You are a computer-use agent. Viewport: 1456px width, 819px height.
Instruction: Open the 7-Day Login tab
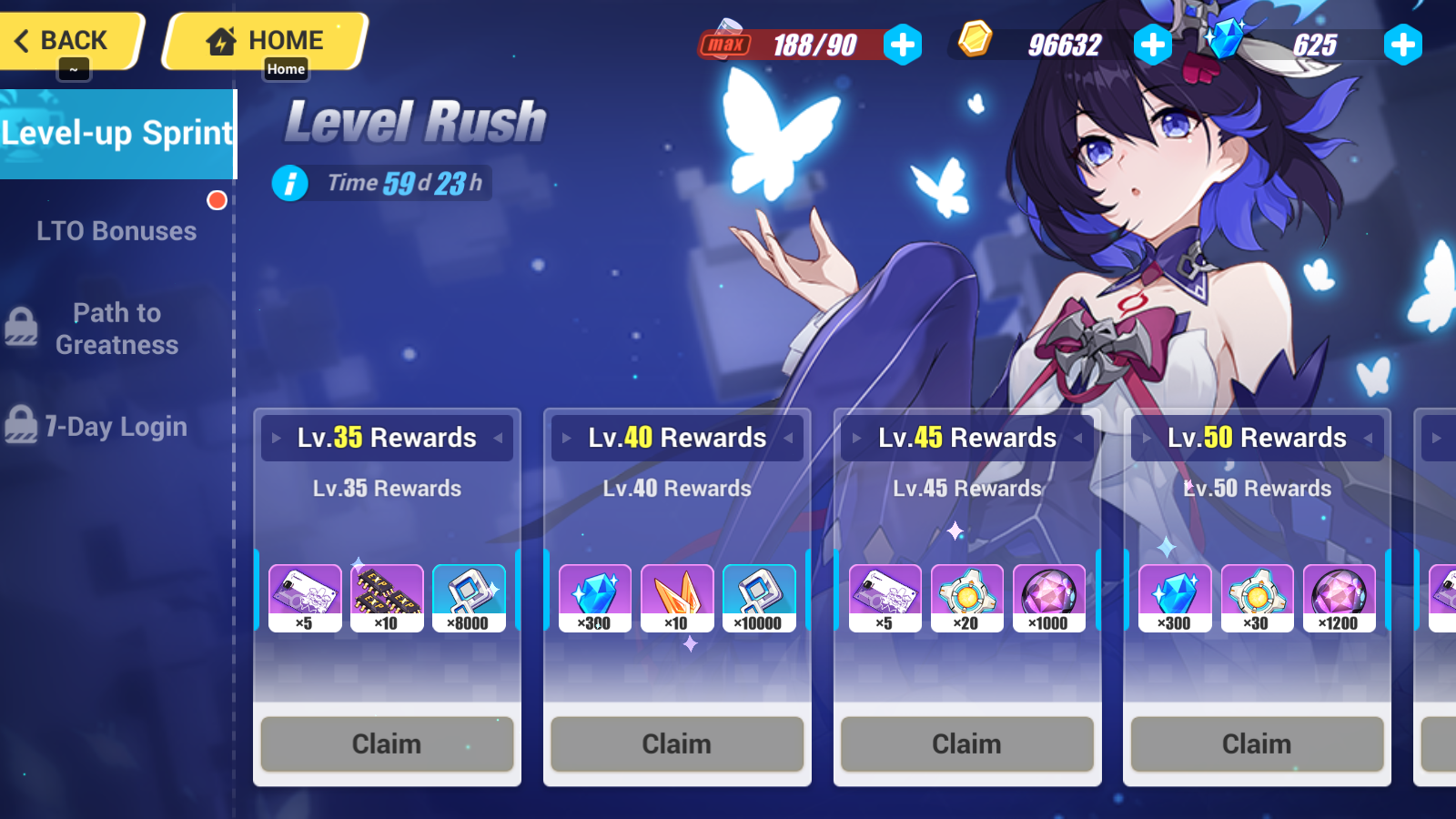[x=116, y=426]
